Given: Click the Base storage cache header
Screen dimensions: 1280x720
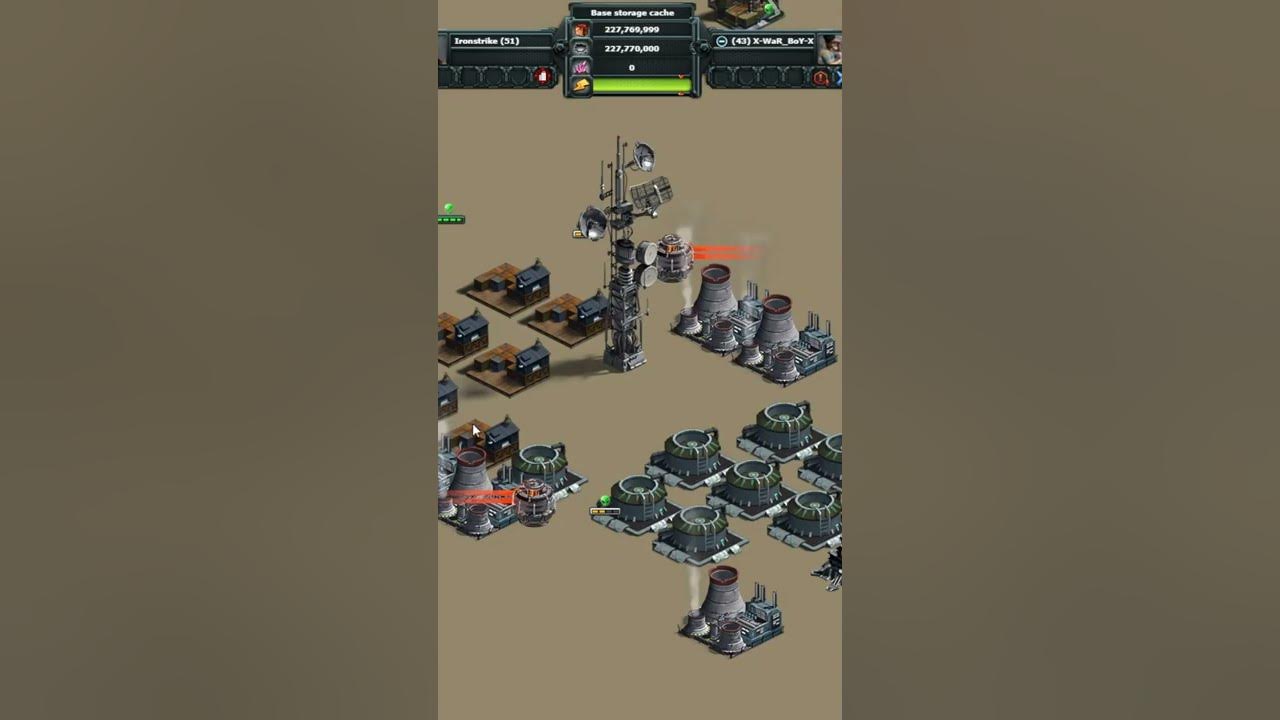Looking at the screenshot, I should pos(632,13).
